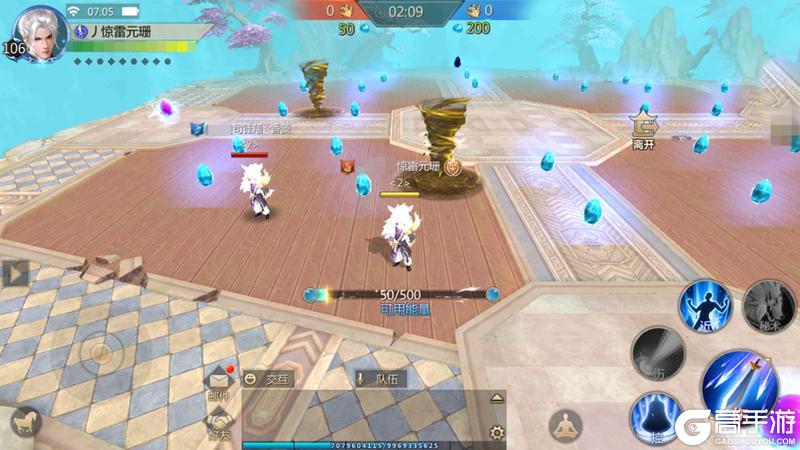
Task: Open chat settings gear icon
Action: (x=496, y=432)
